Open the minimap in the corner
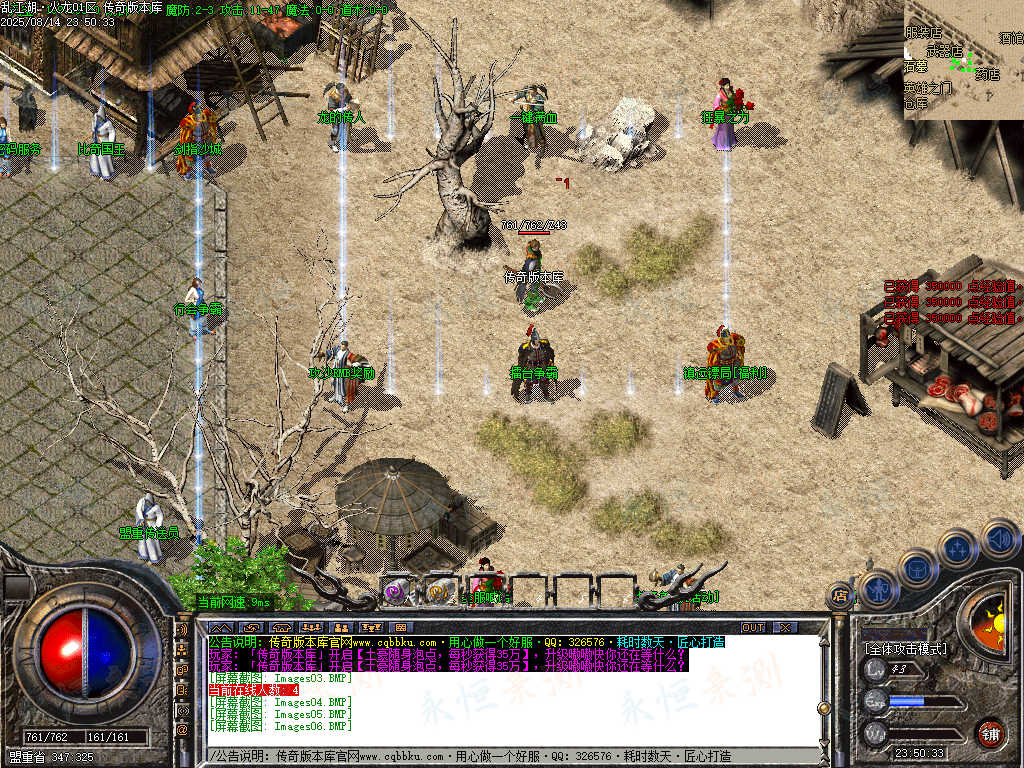The height and width of the screenshot is (768, 1024). tap(963, 59)
